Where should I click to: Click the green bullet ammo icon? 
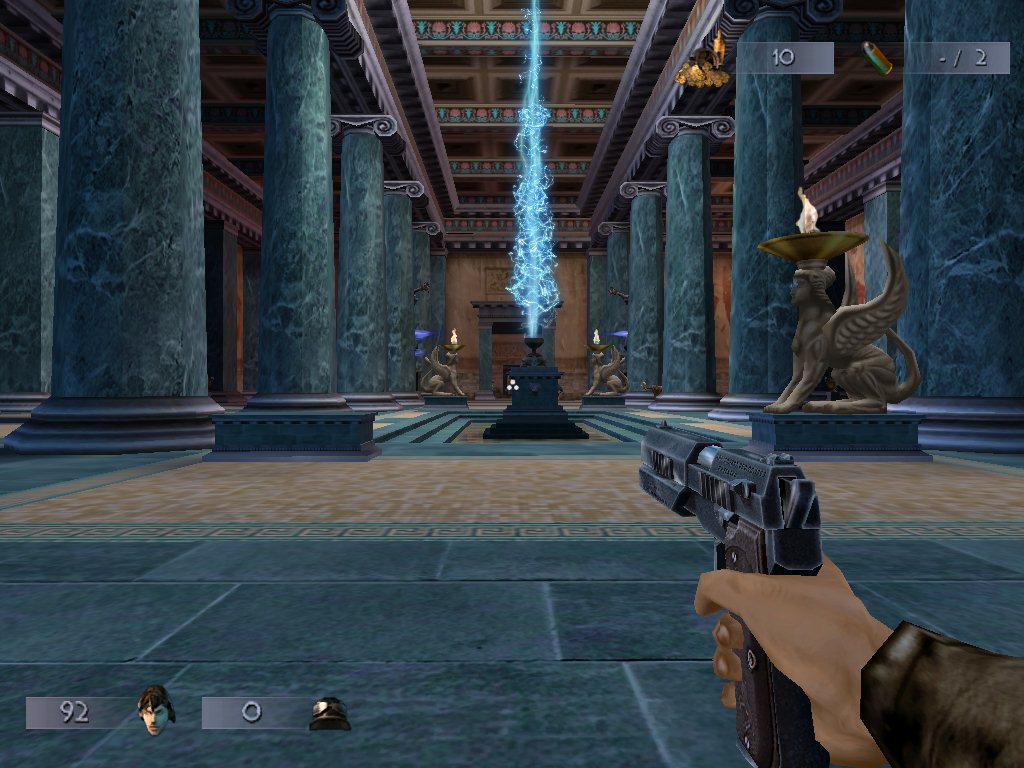[x=878, y=59]
